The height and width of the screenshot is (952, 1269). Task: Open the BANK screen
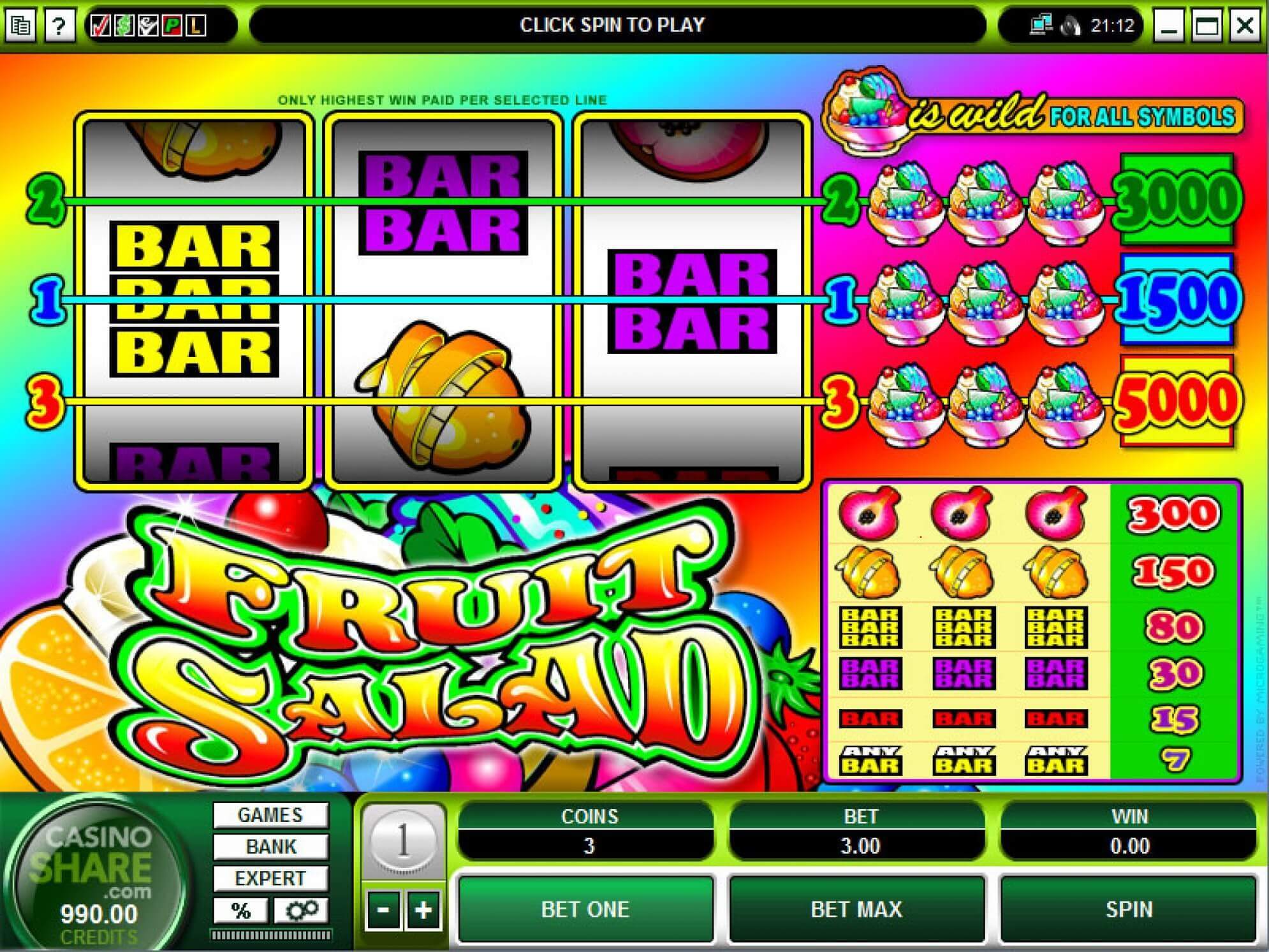tap(271, 846)
